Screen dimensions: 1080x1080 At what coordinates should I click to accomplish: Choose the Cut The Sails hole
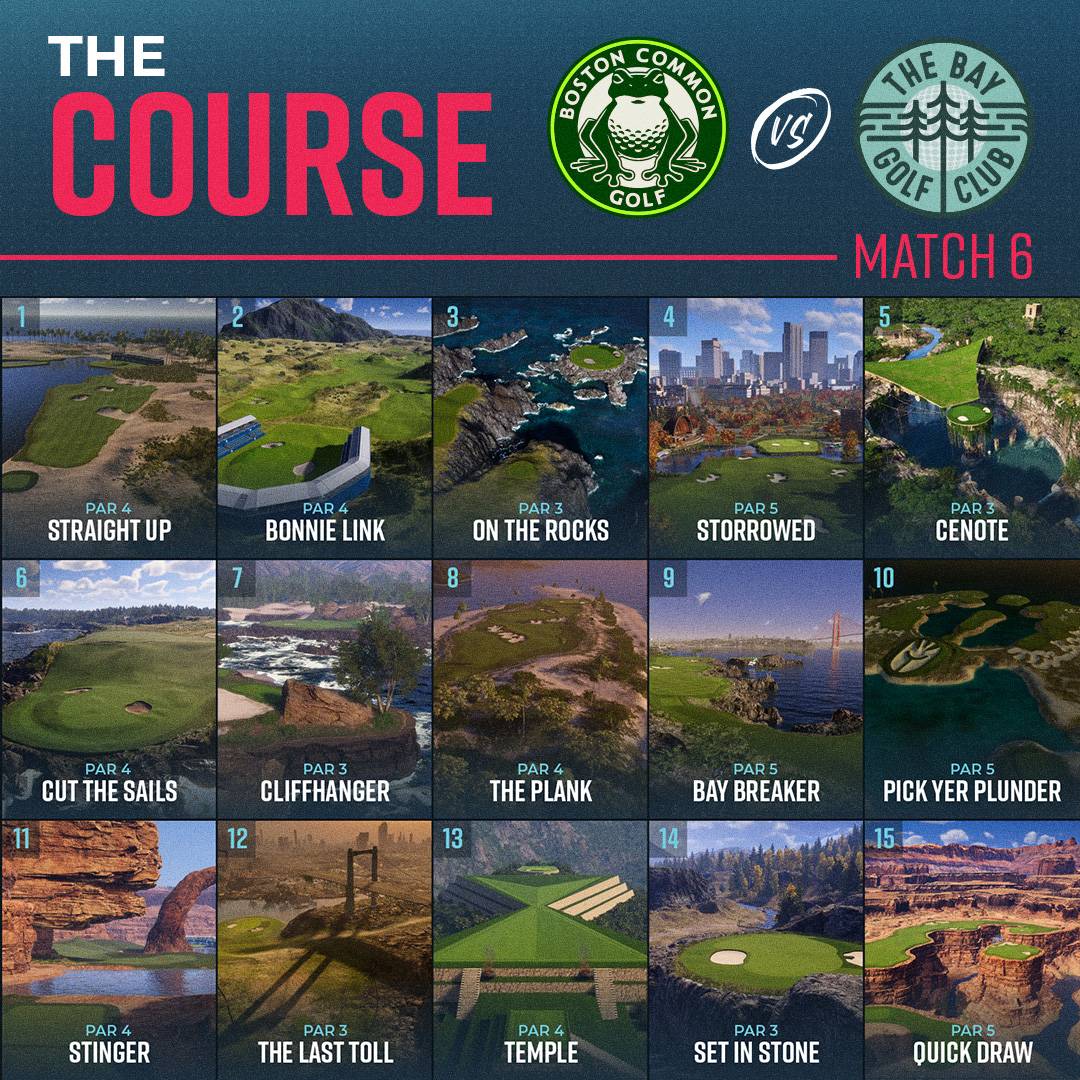[x=108, y=687]
